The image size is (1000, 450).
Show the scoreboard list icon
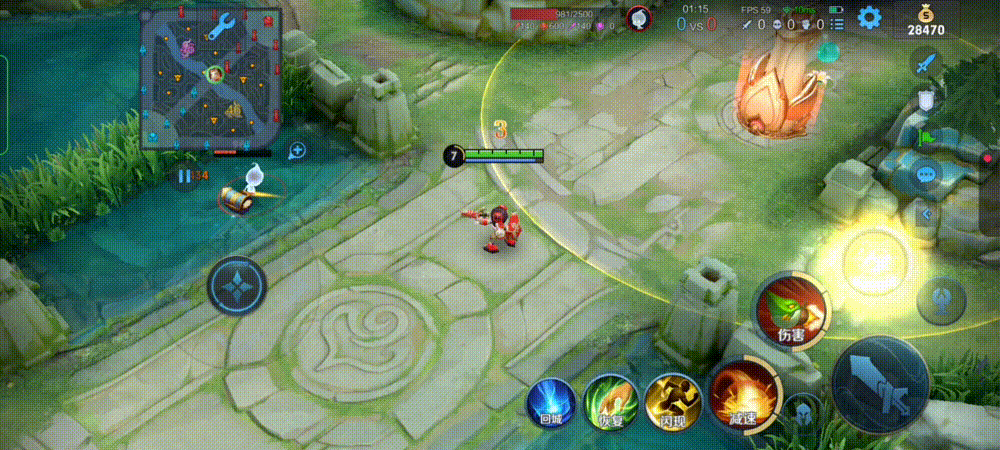(x=837, y=23)
